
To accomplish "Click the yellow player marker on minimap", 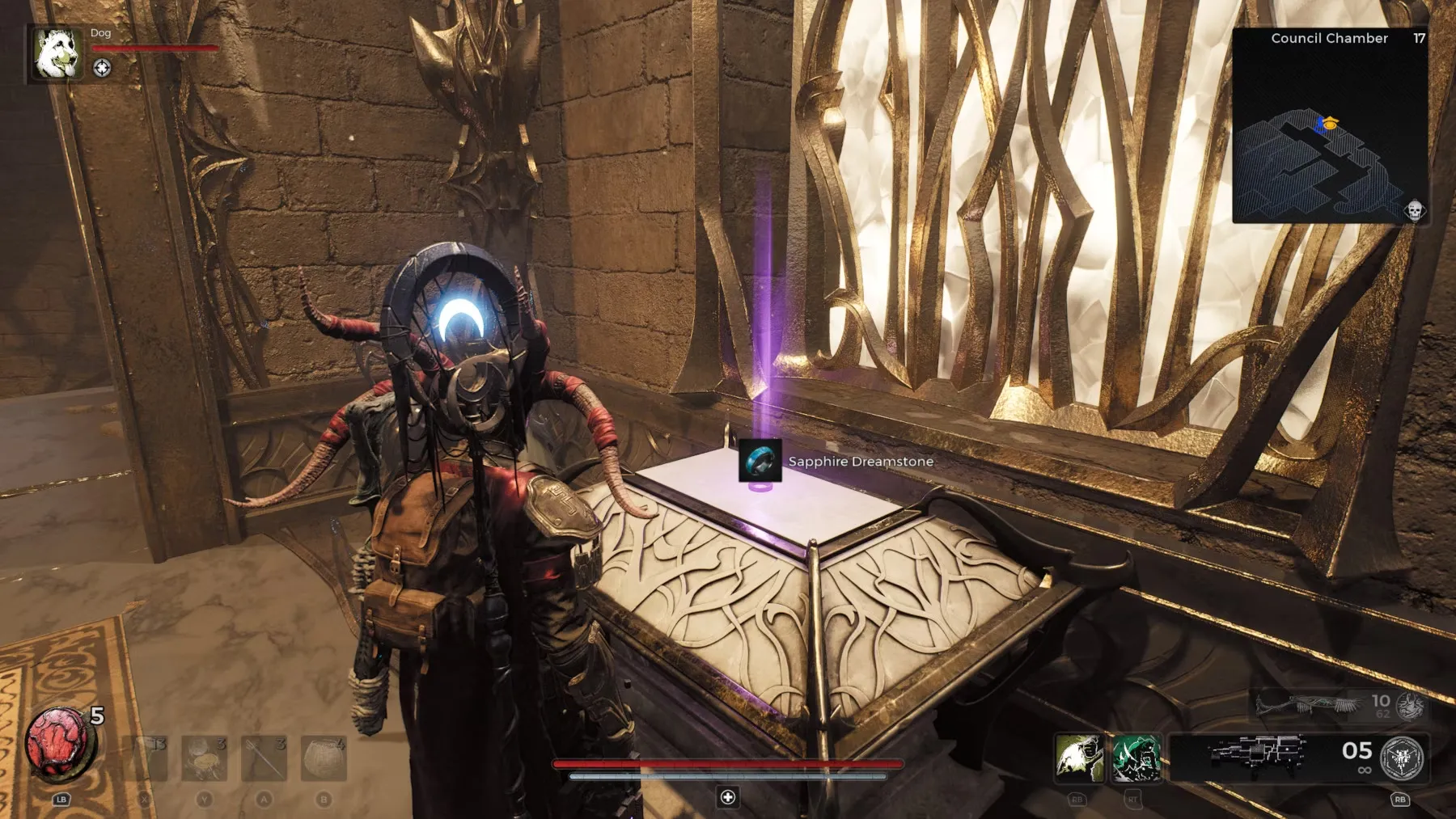I will tap(1329, 124).
